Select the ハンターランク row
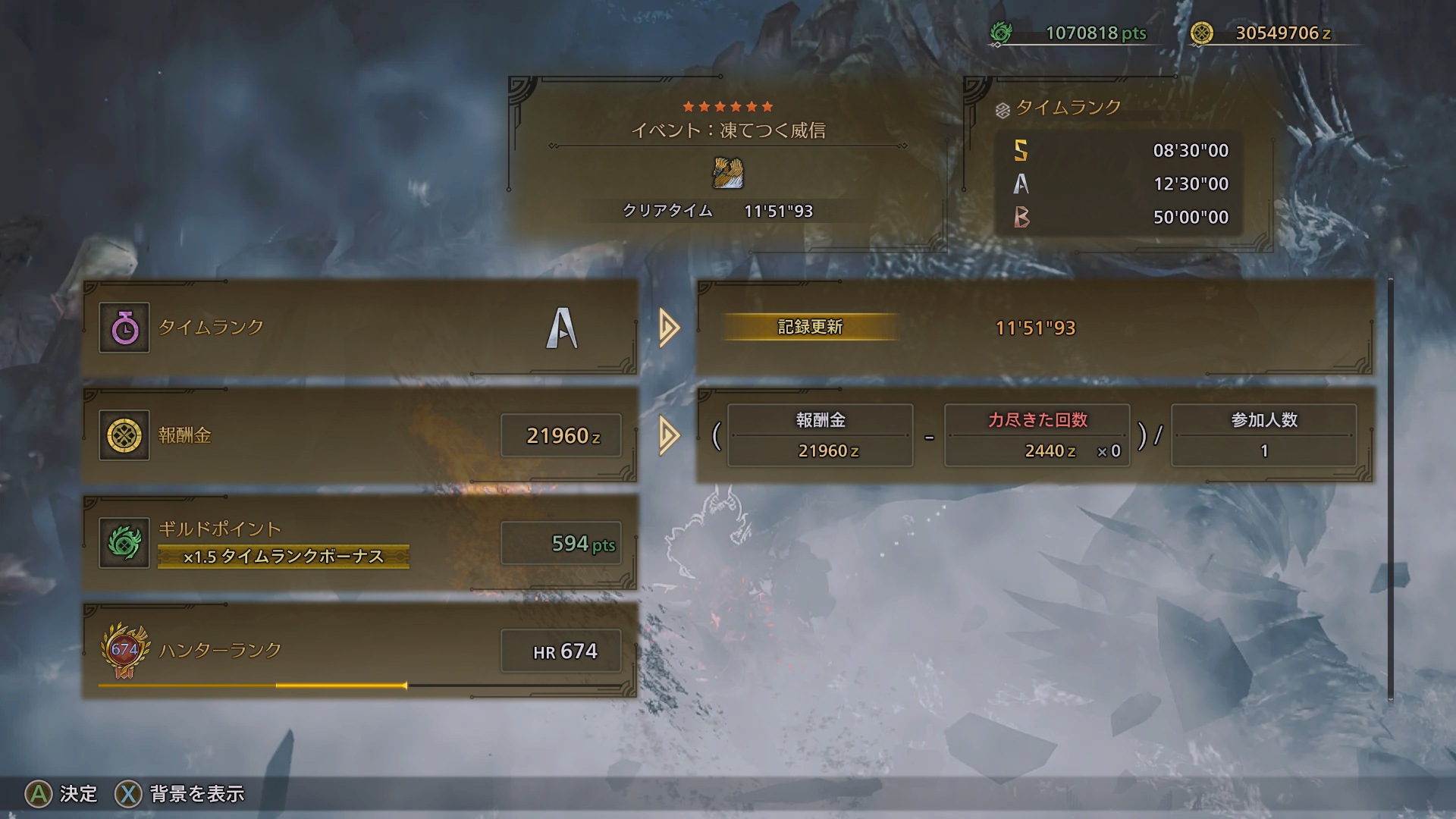This screenshot has width=1456, height=819. coord(359,651)
